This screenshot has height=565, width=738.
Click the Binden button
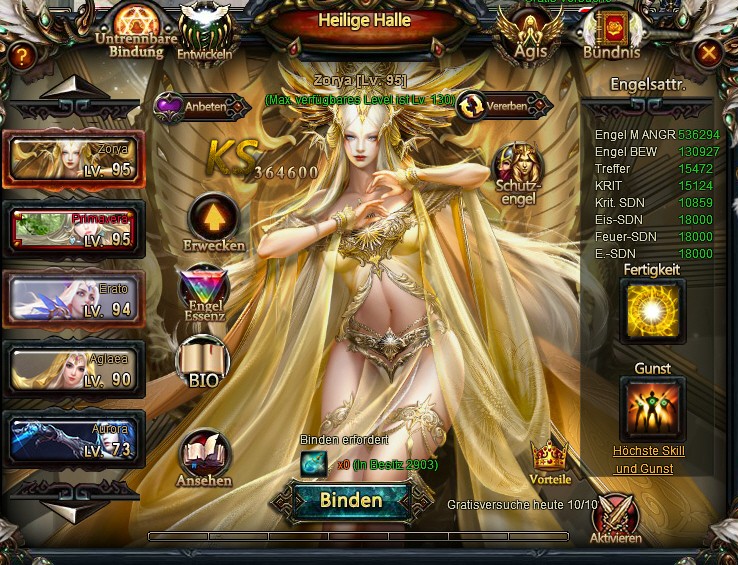(351, 500)
